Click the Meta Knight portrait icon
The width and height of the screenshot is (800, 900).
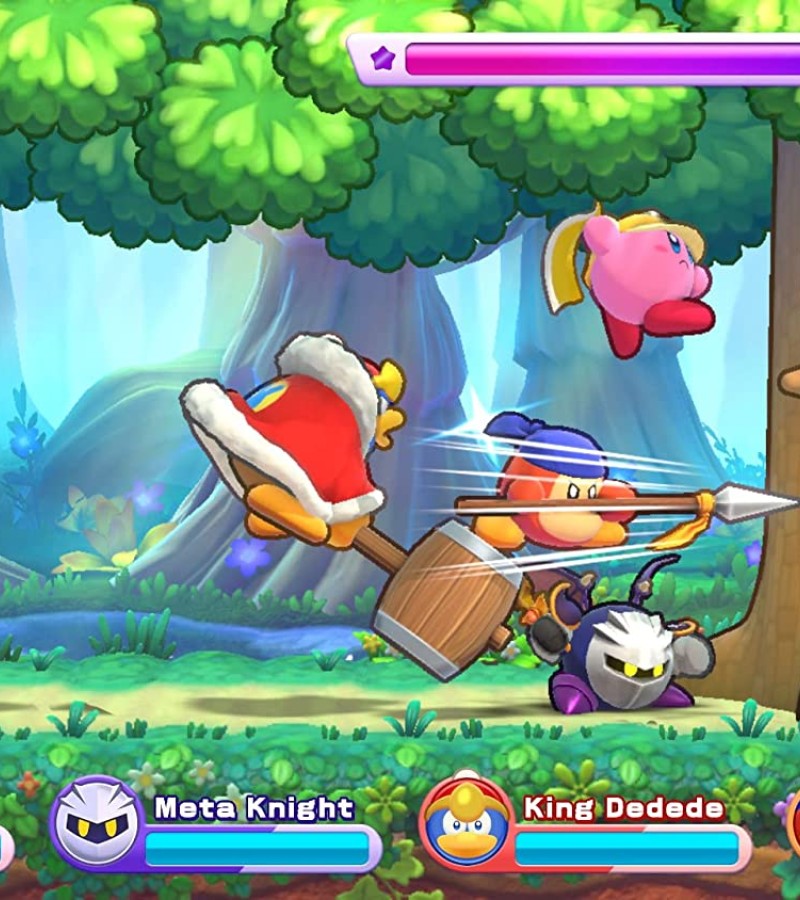[96, 824]
